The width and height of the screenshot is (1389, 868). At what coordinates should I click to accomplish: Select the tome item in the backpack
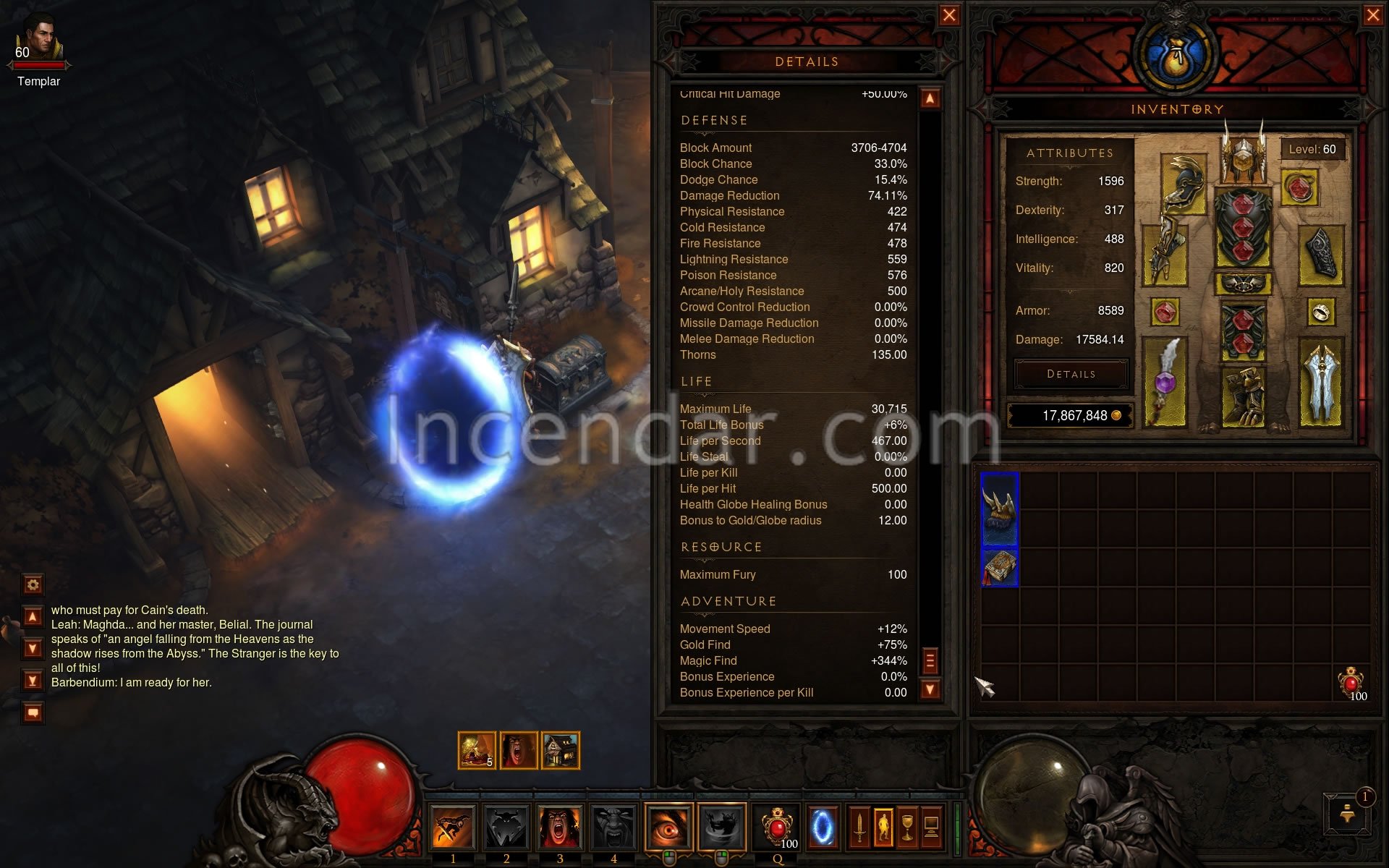click(1000, 568)
